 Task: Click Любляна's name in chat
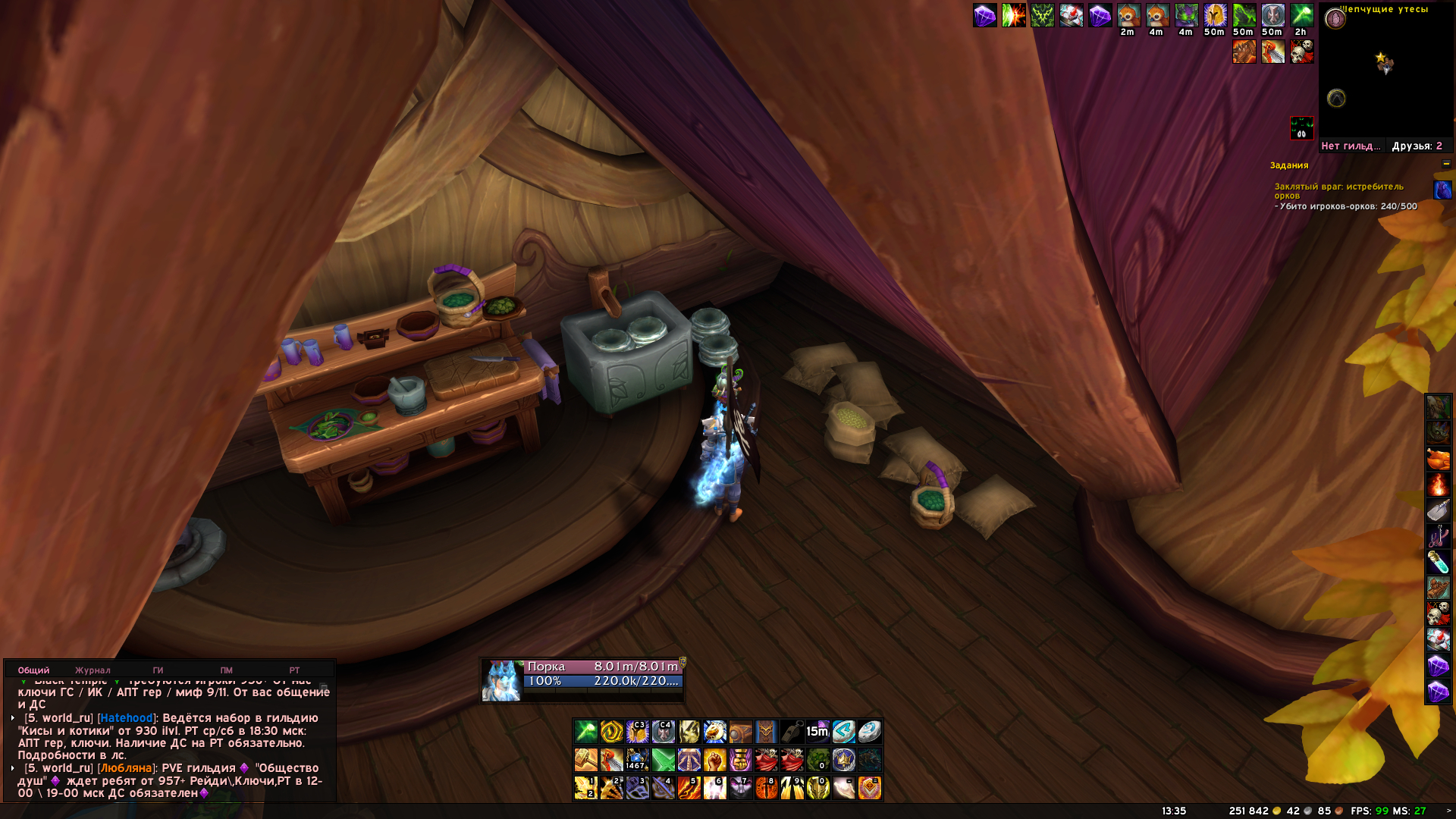click(126, 768)
